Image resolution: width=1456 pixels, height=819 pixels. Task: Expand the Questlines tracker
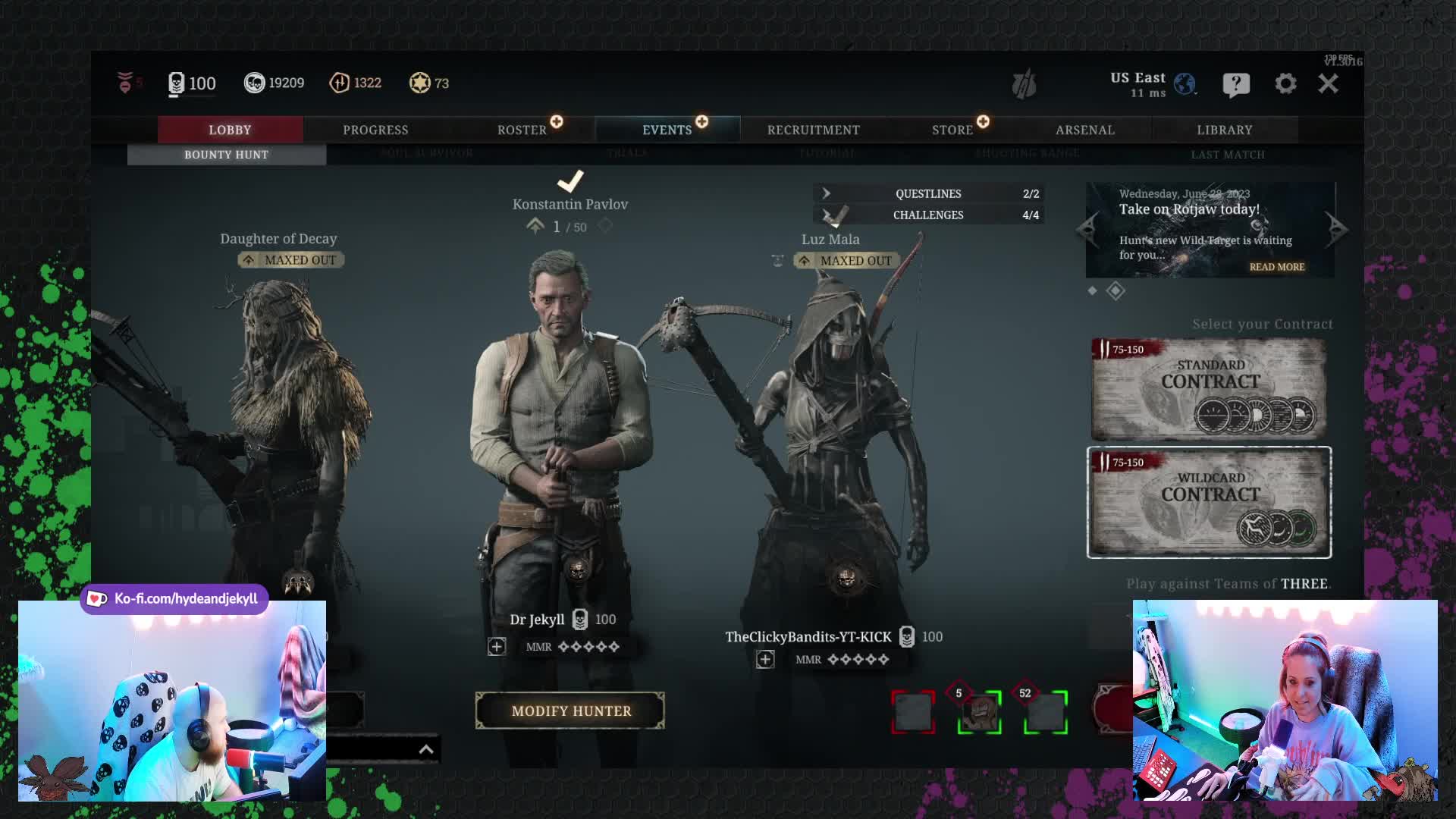click(928, 193)
